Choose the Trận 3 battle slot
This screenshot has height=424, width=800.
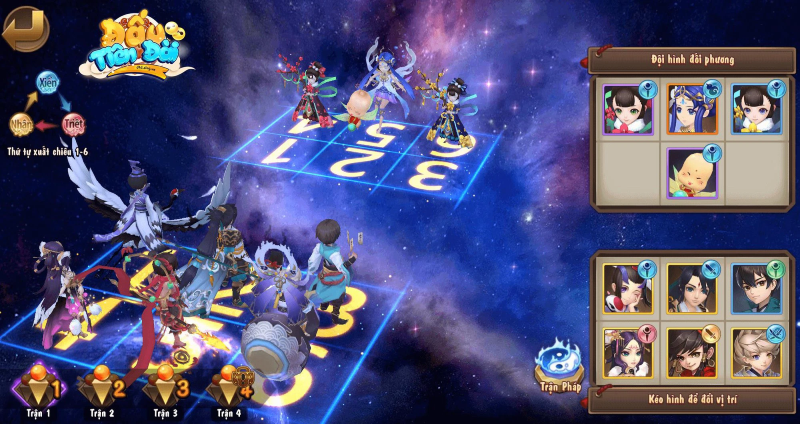pos(164,389)
